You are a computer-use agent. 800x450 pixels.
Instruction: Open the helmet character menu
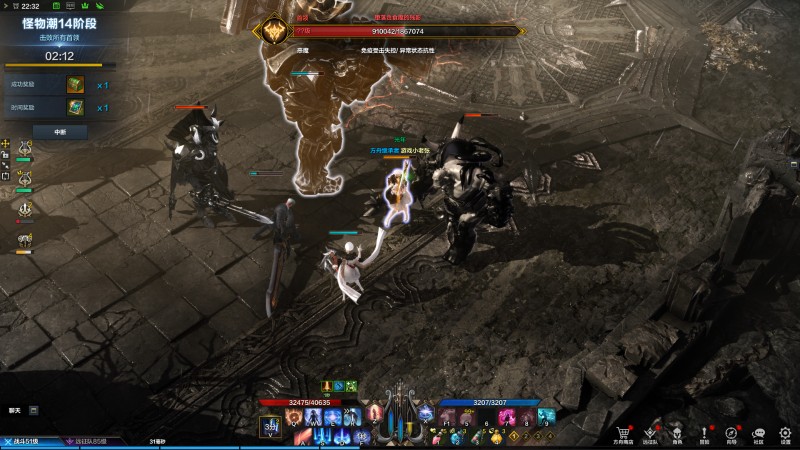pyautogui.click(x=677, y=434)
